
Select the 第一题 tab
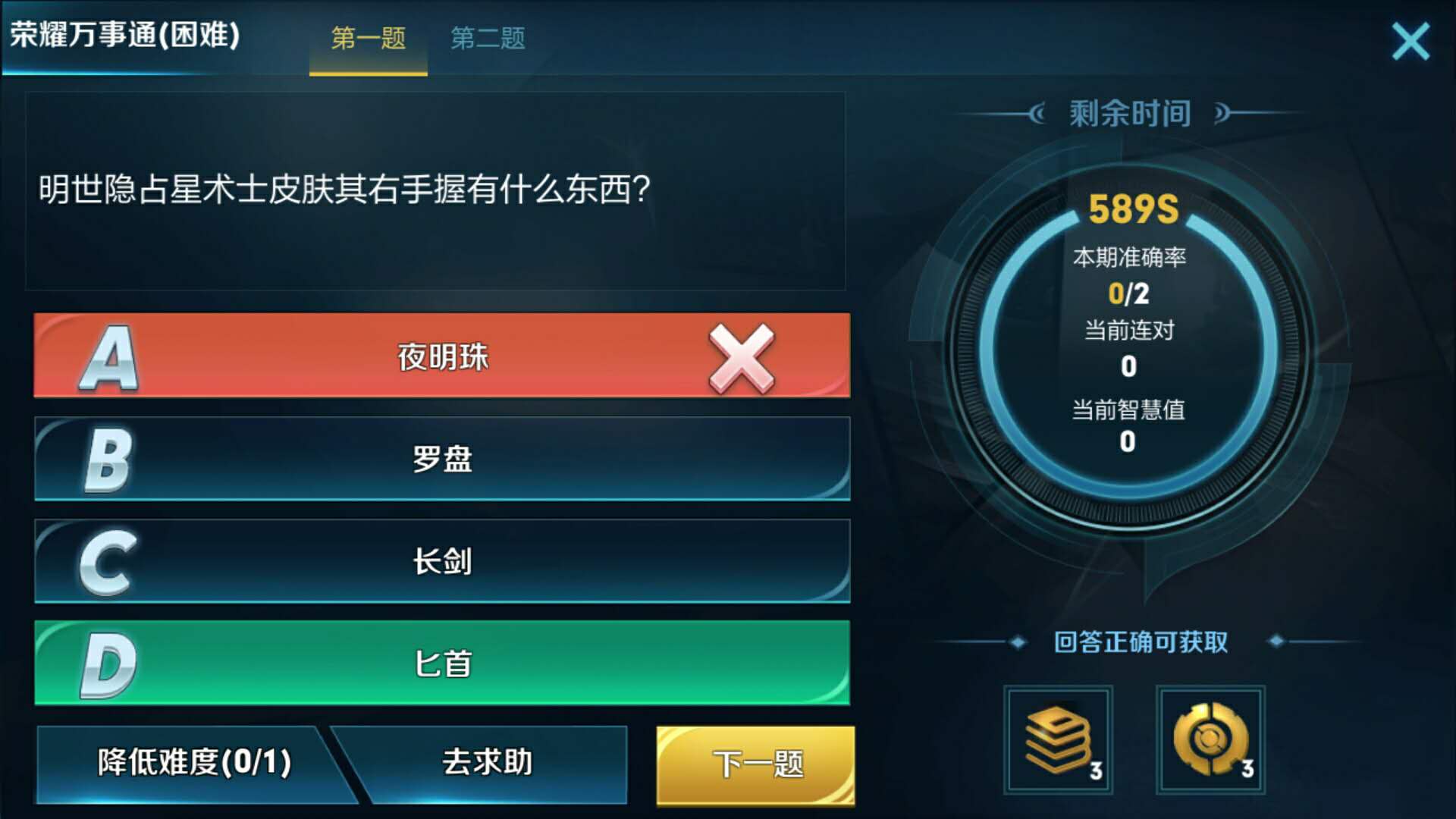pos(367,41)
